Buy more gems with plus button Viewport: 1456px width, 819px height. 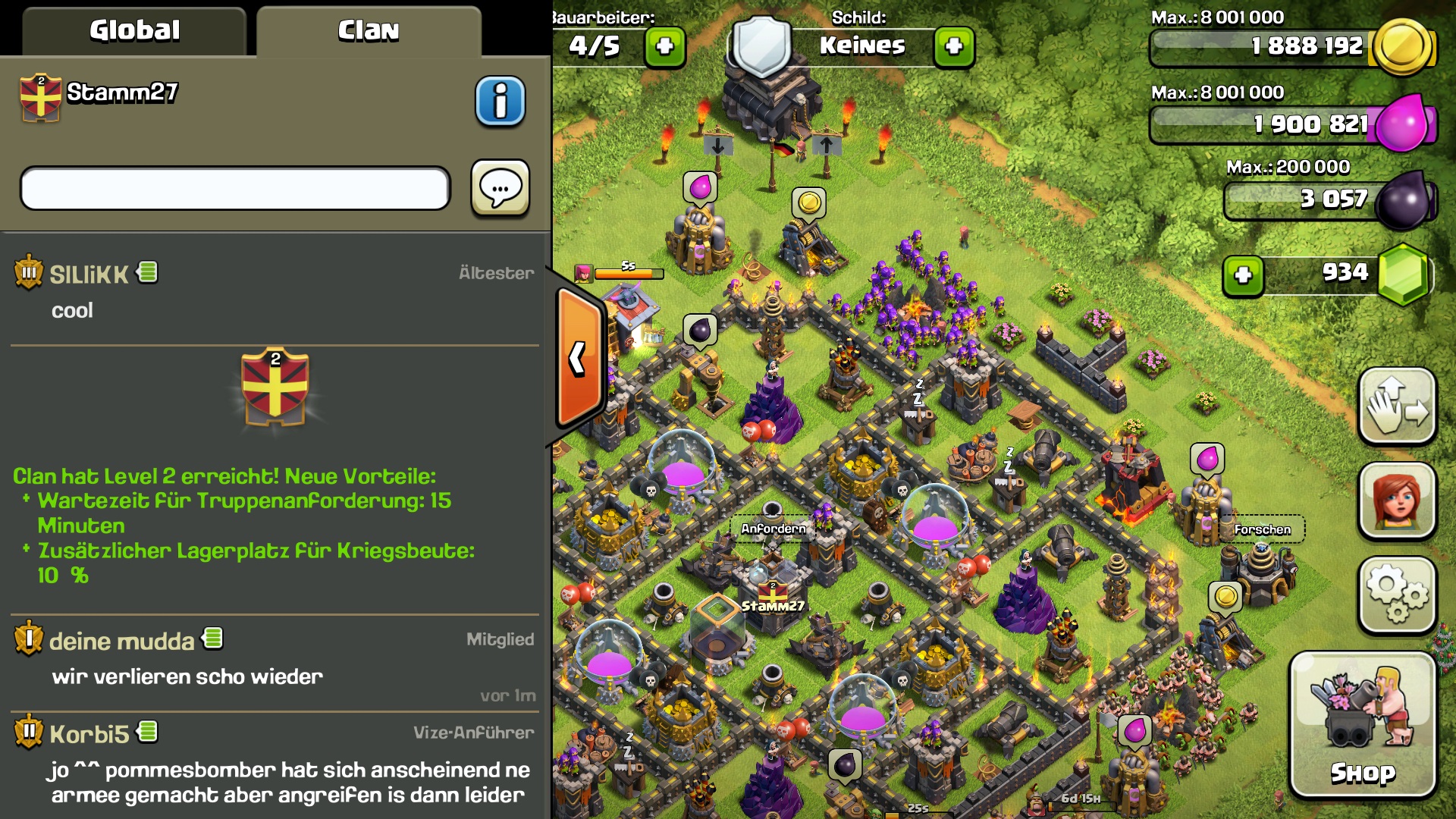1243,275
